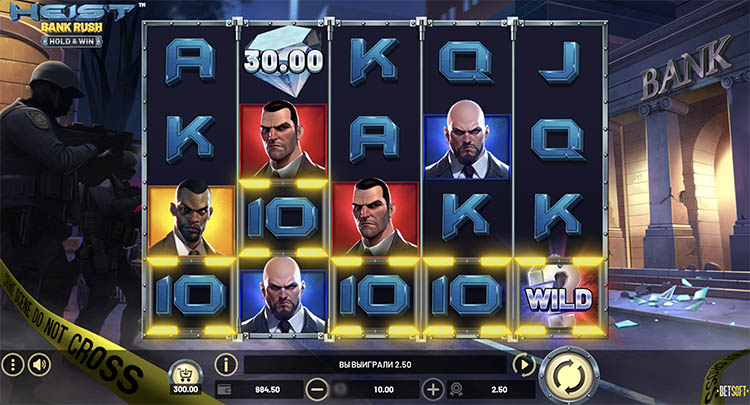Increase the bet with the plus button
750x405 pixels.
[433, 388]
